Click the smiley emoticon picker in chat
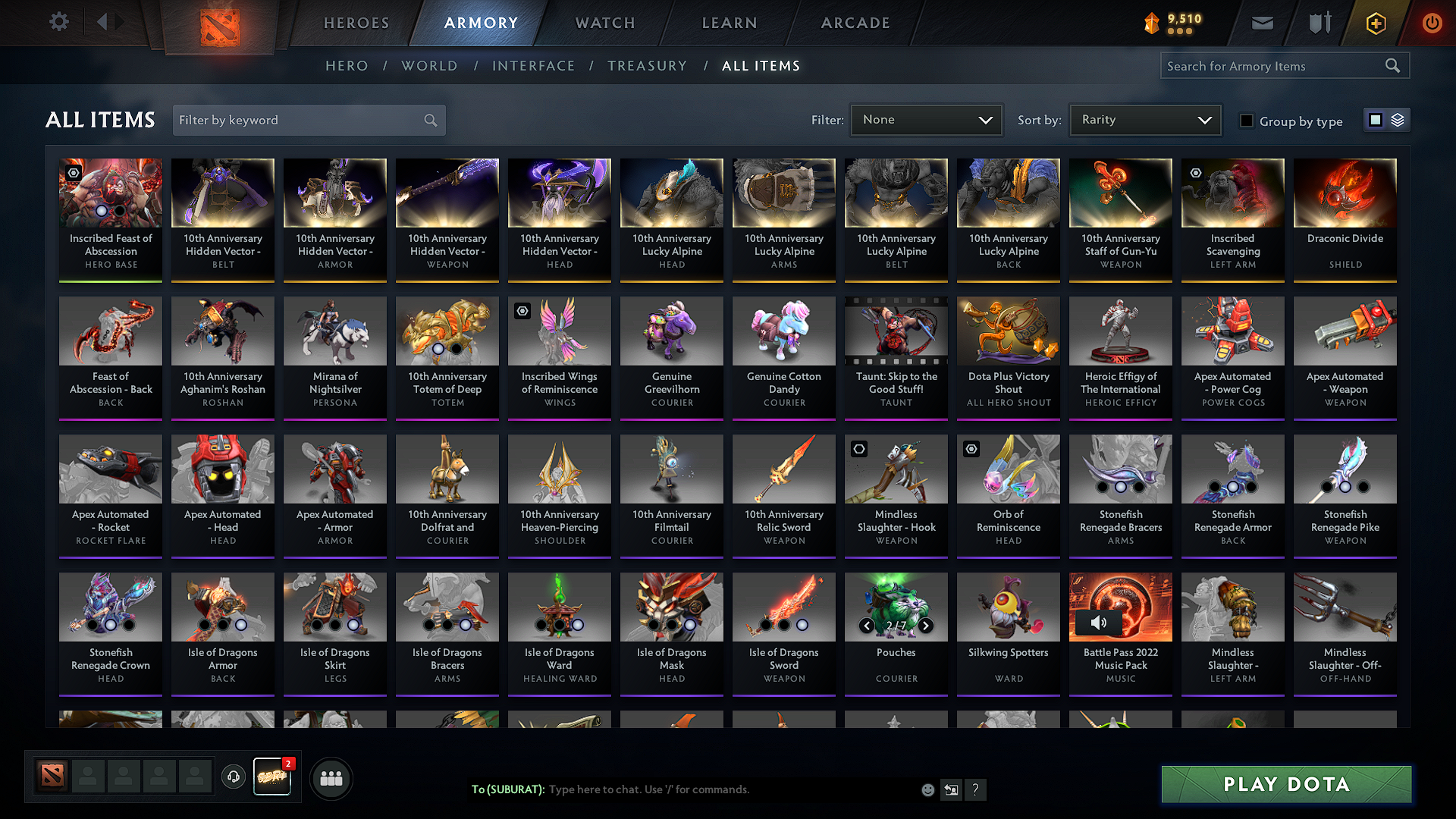The width and height of the screenshot is (1456, 819). 927,789
